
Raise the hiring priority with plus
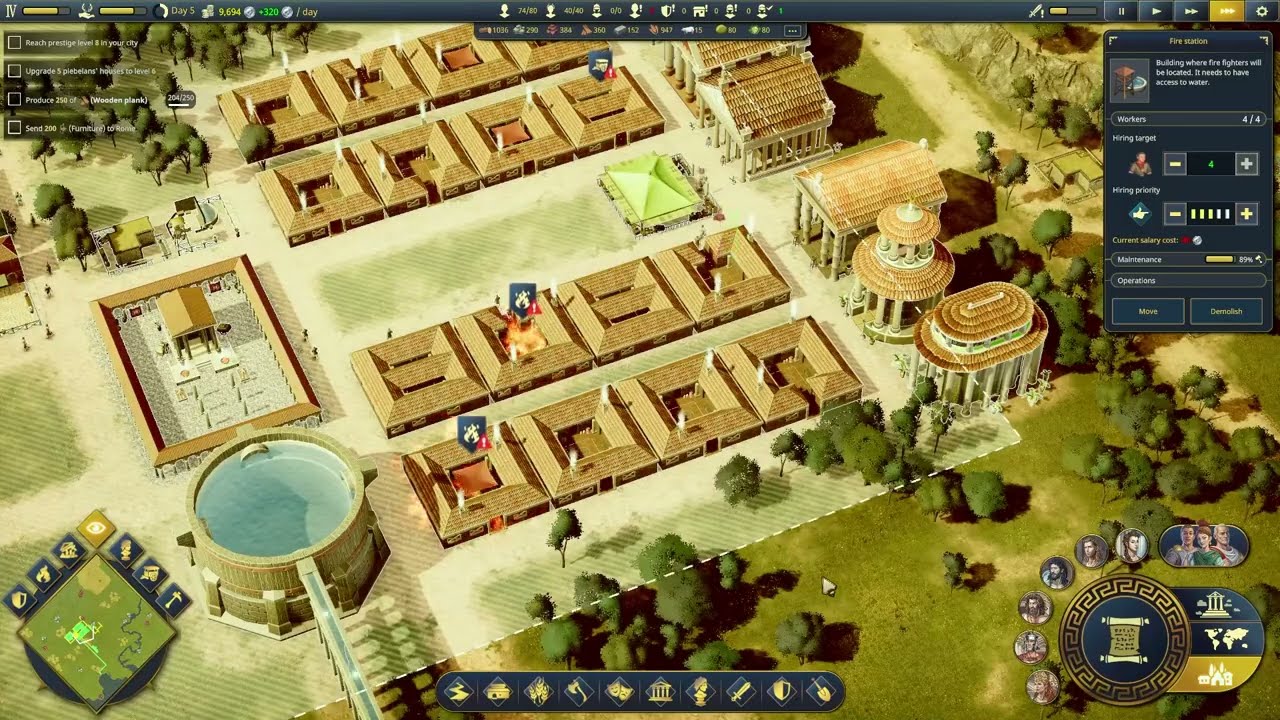(1246, 213)
